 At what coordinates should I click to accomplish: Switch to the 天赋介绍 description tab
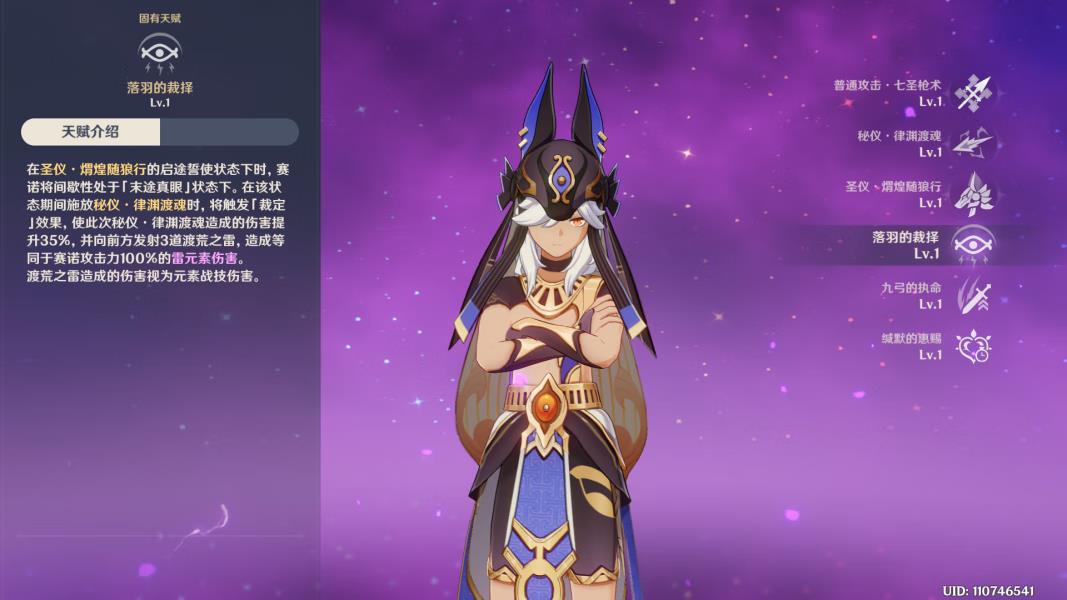pos(91,132)
